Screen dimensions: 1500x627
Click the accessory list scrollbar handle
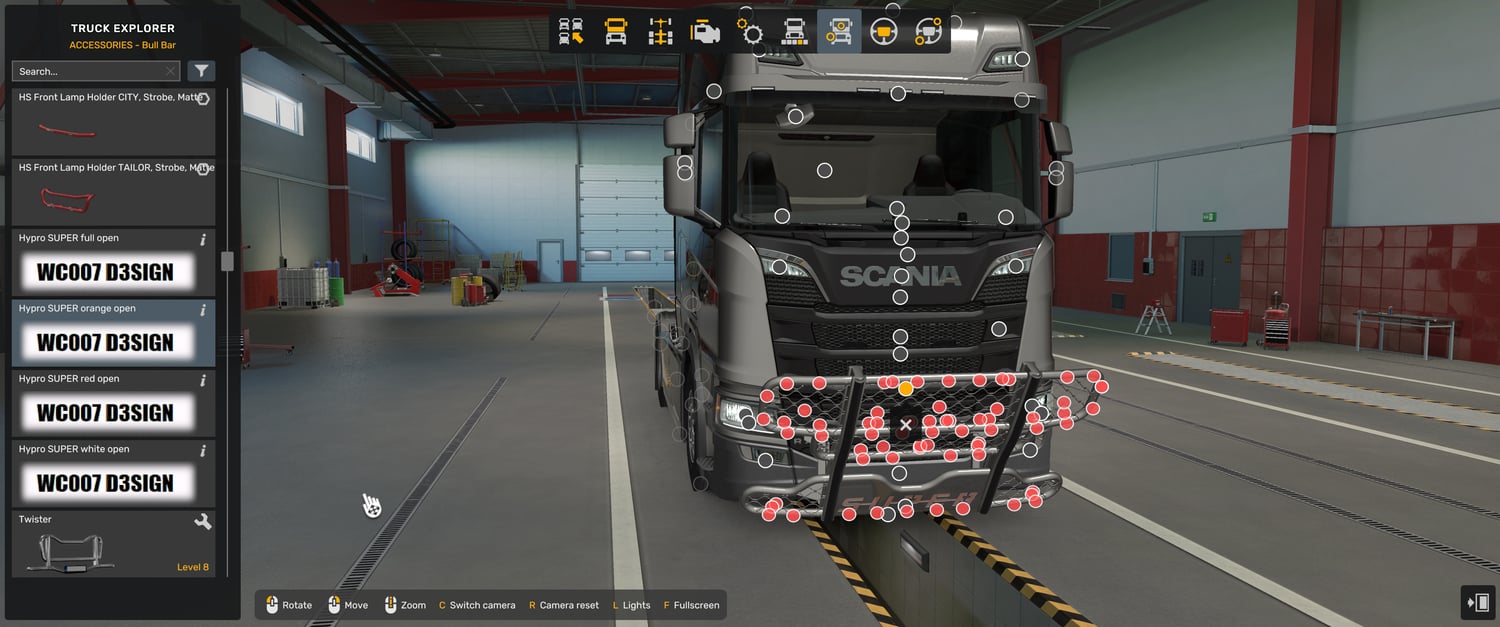(x=227, y=261)
